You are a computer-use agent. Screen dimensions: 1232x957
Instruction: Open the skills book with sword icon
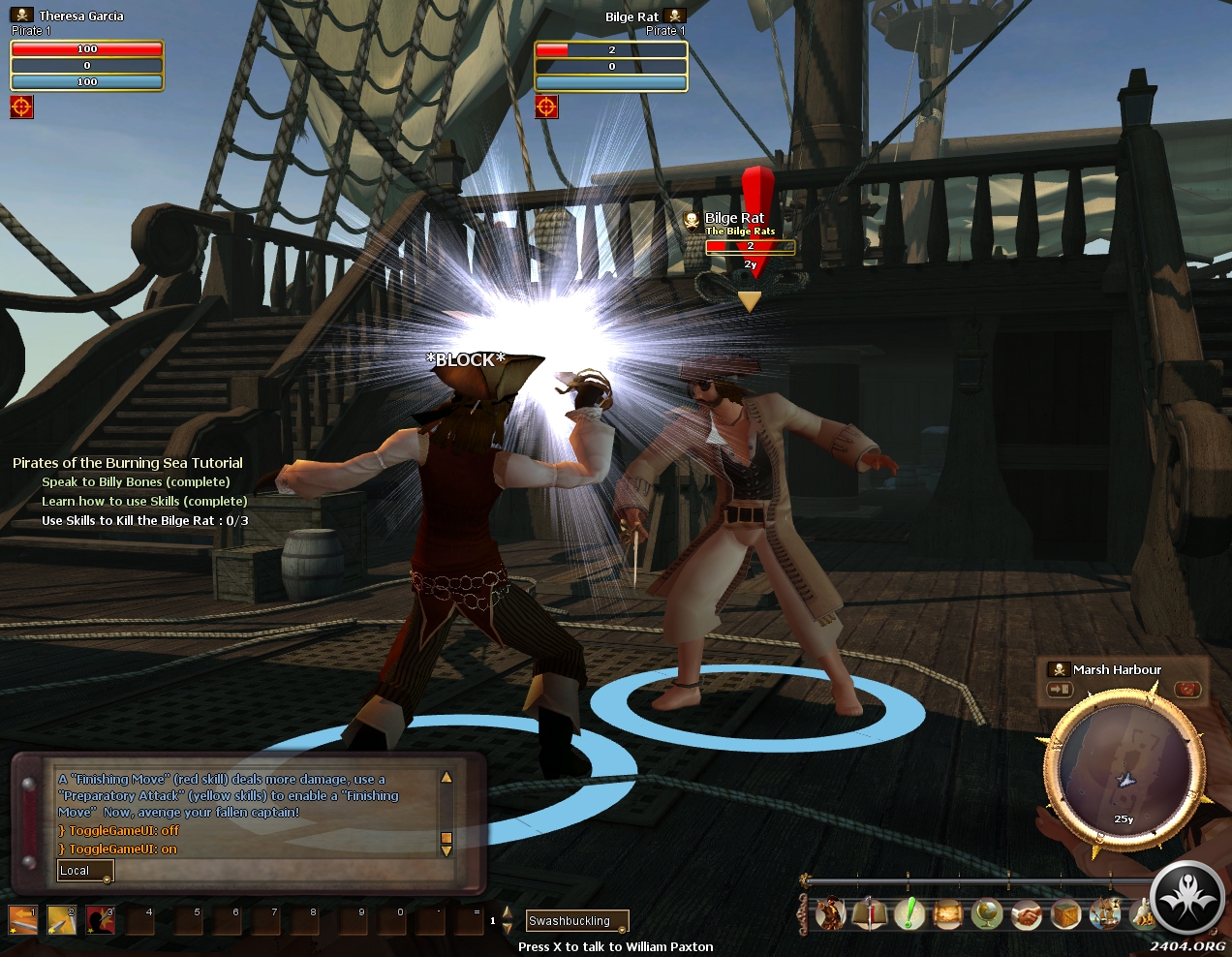tap(870, 913)
